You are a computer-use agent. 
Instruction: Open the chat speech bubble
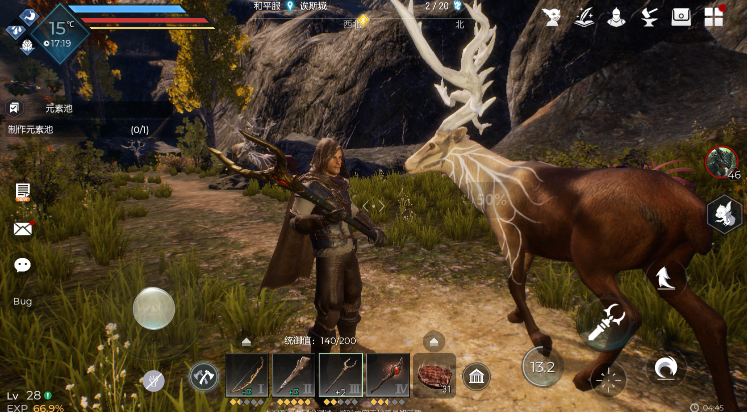coord(22,265)
